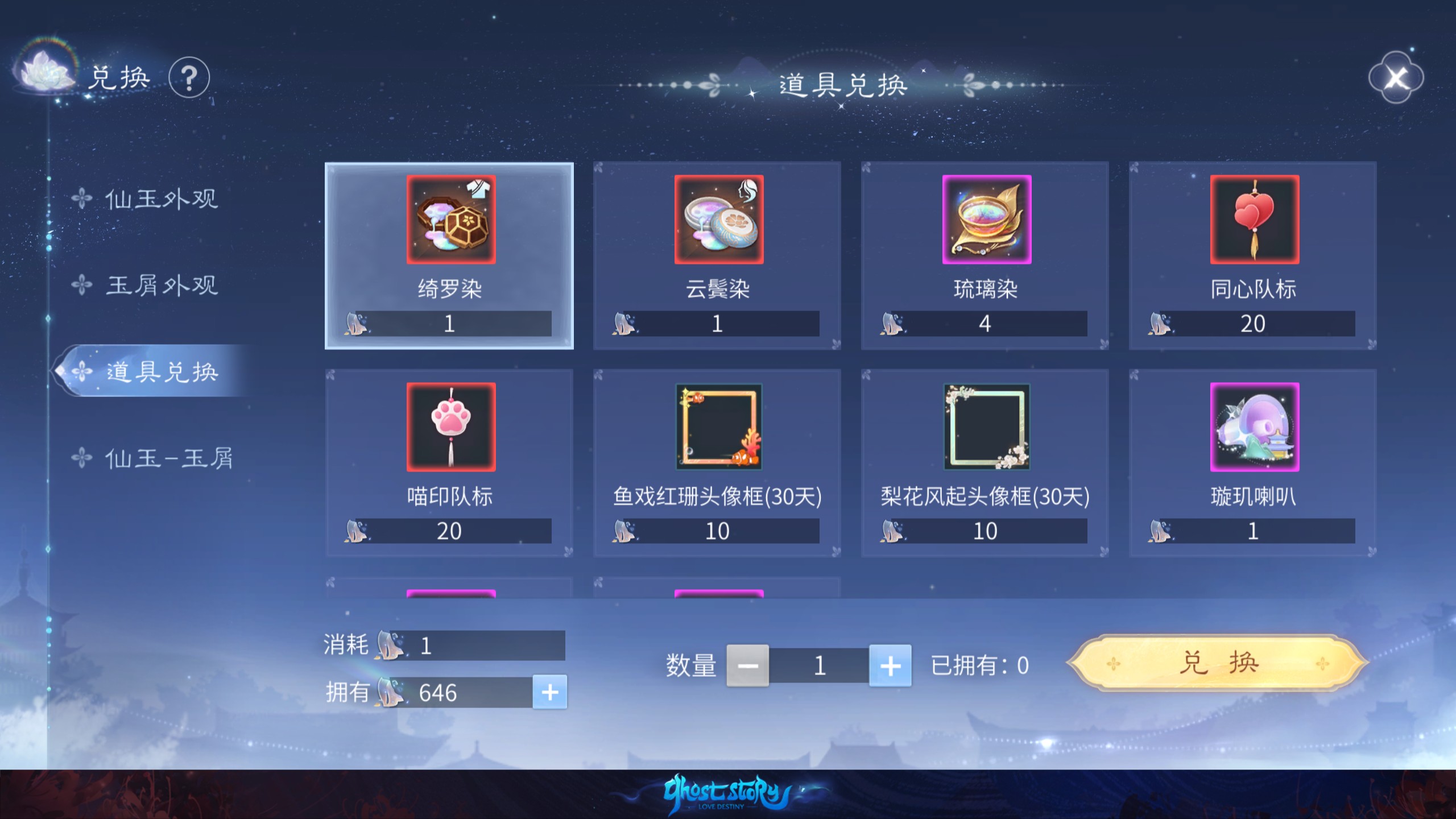Select the 道具兑换 tab

coord(161,372)
